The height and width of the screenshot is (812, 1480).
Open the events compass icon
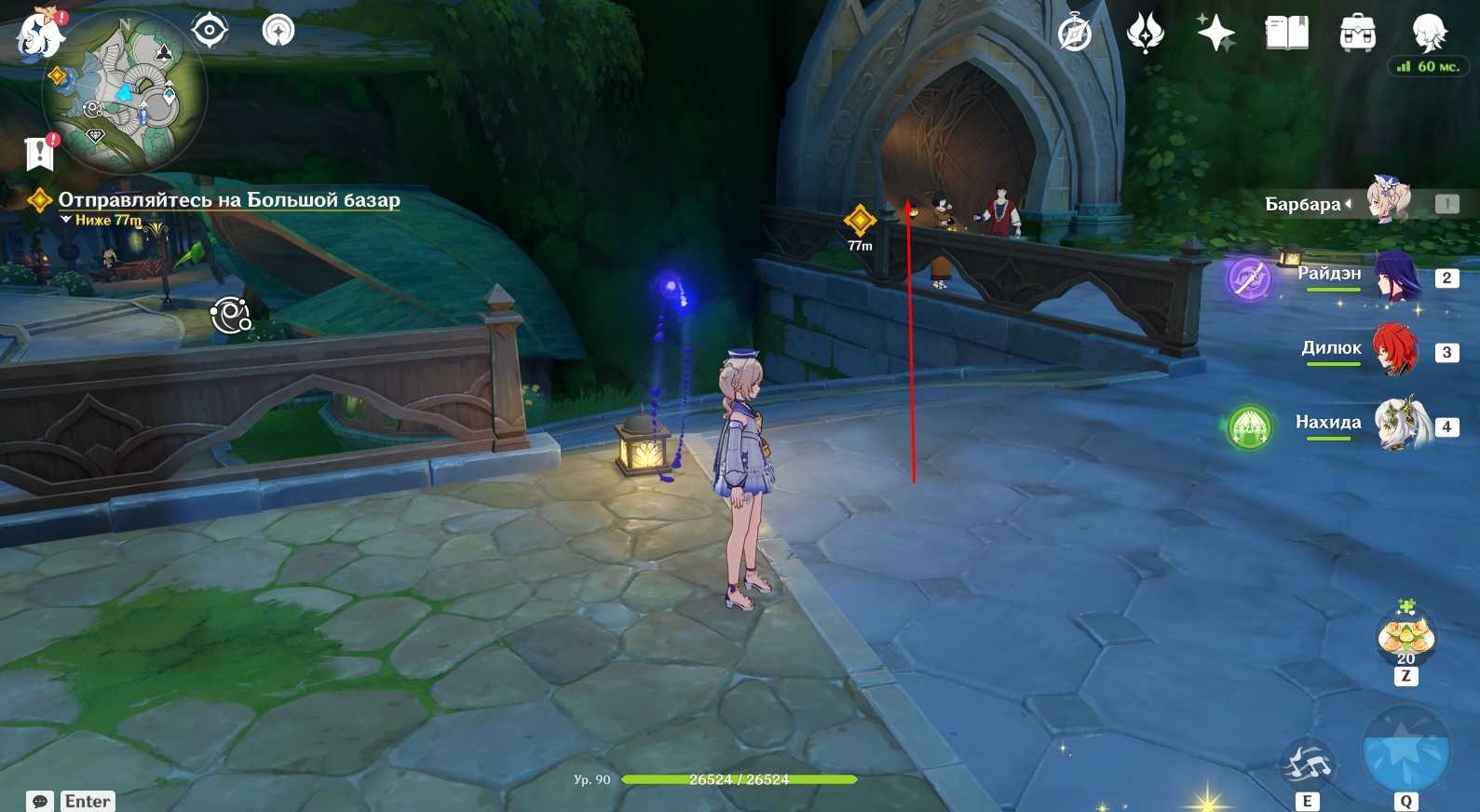click(1075, 34)
